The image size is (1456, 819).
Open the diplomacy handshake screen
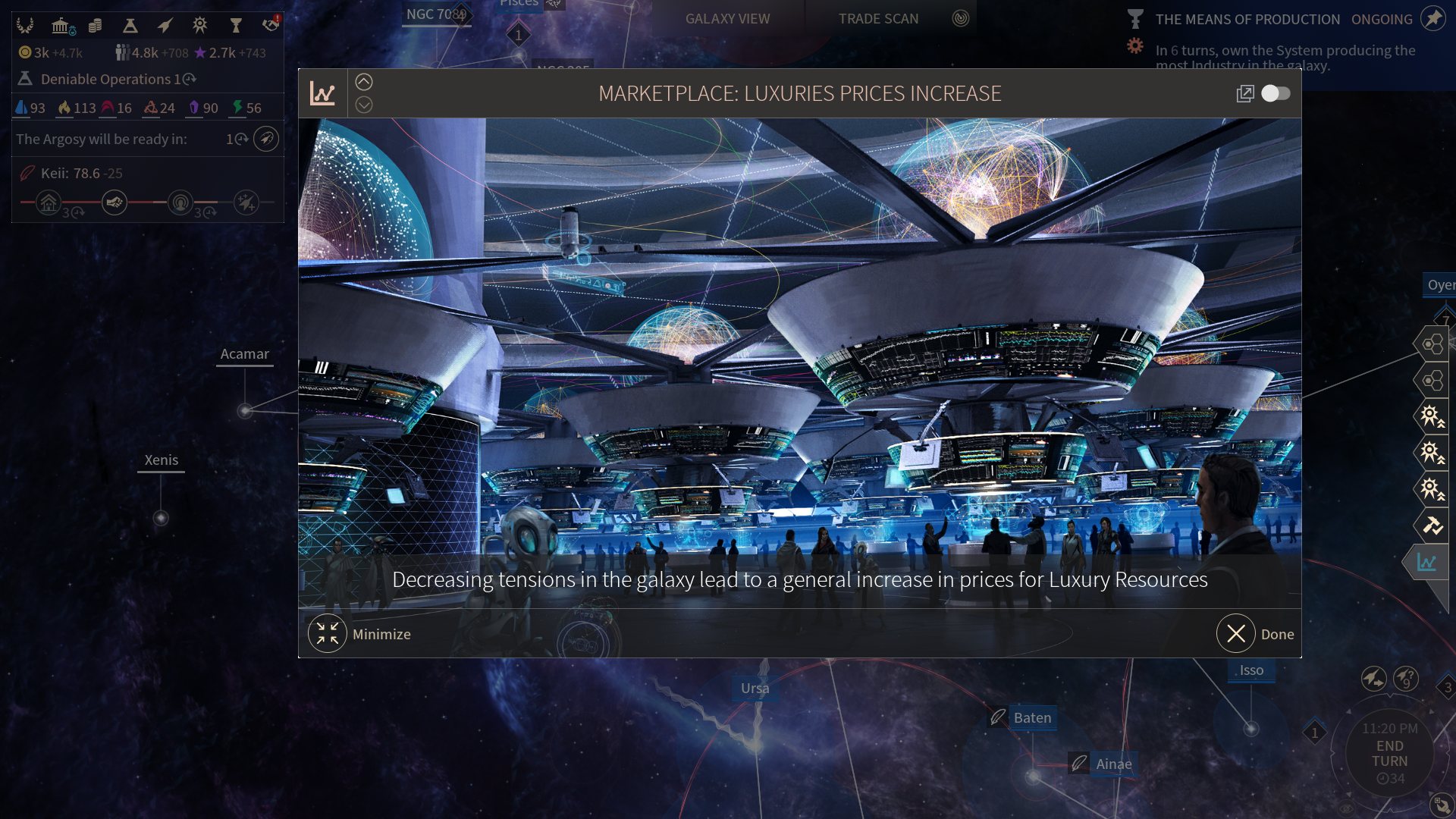tap(271, 25)
